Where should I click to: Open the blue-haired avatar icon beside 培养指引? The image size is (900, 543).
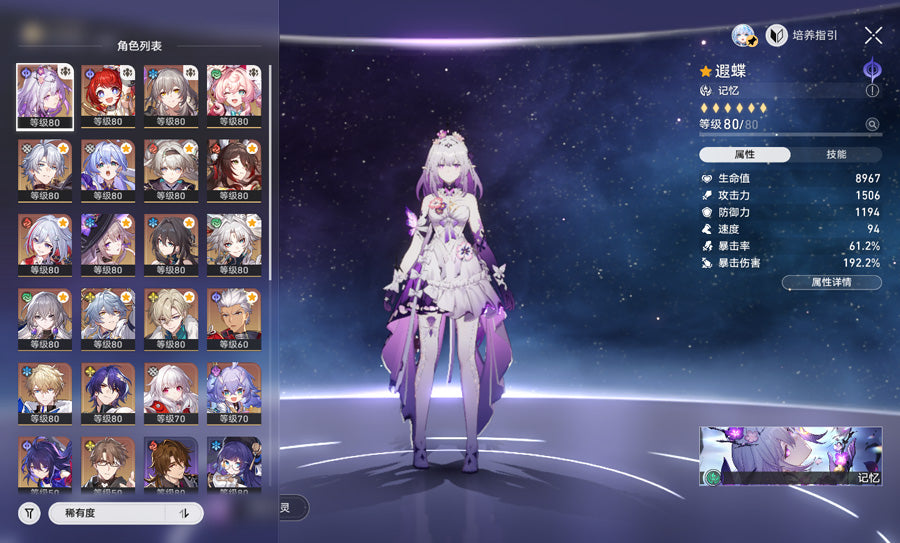744,35
